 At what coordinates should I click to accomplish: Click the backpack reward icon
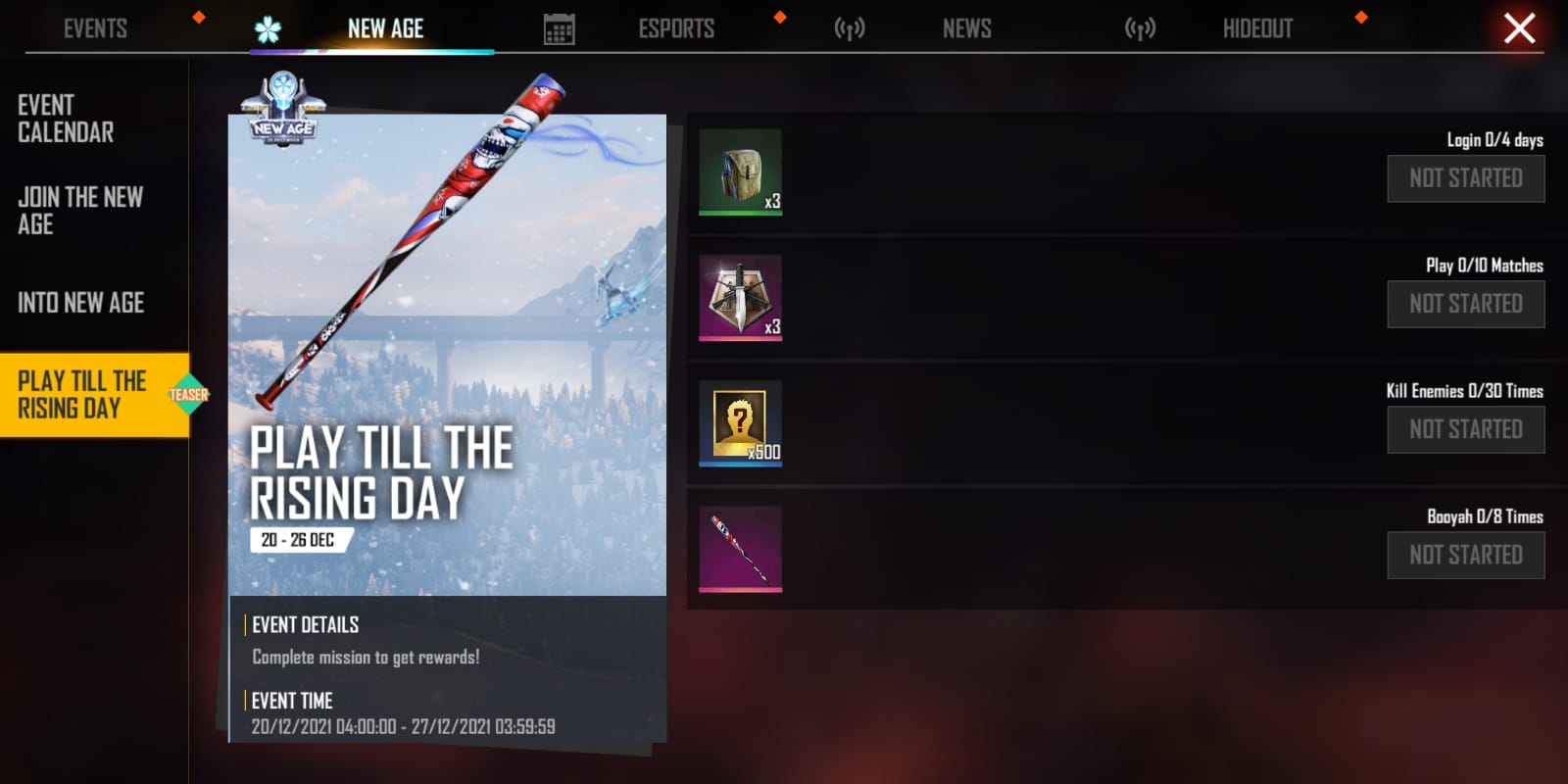tap(740, 171)
